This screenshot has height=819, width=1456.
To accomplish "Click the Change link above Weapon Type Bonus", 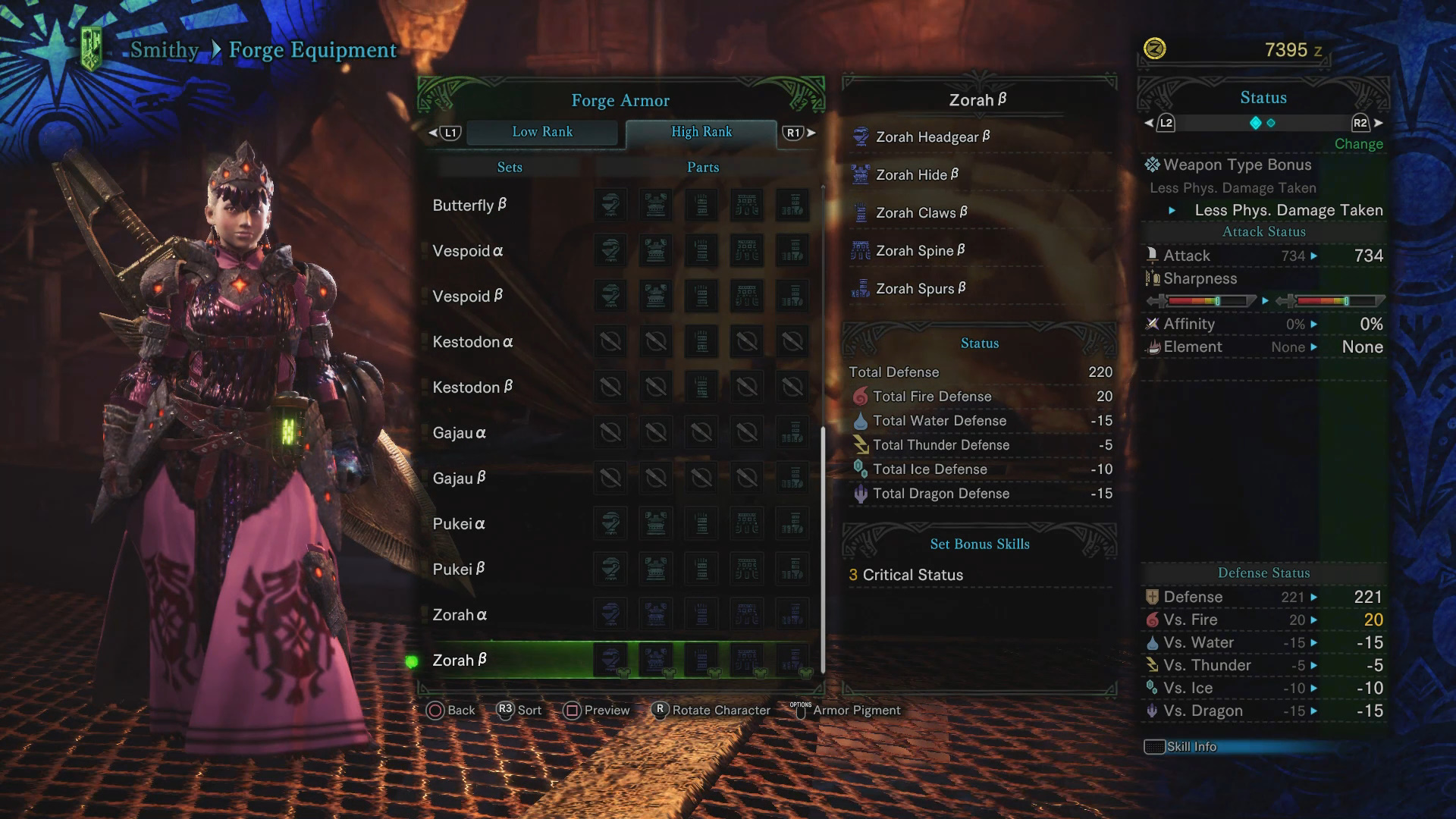I will point(1358,143).
